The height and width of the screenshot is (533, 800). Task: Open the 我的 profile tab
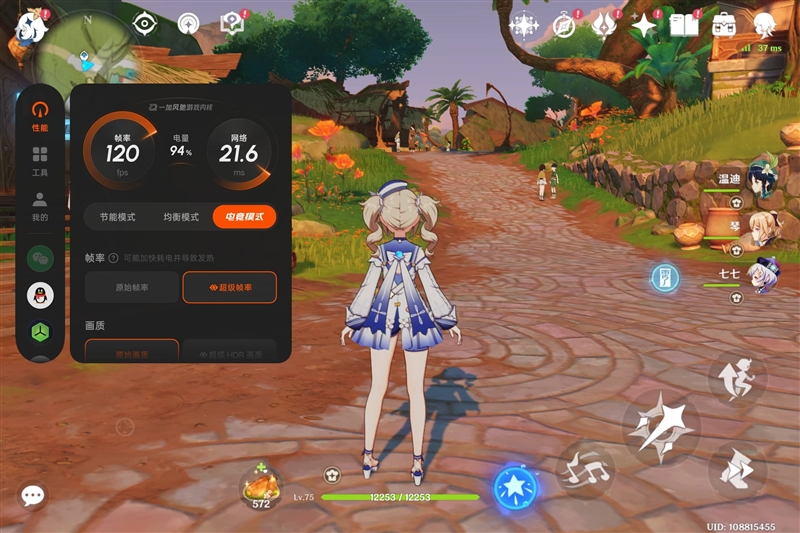(40, 205)
